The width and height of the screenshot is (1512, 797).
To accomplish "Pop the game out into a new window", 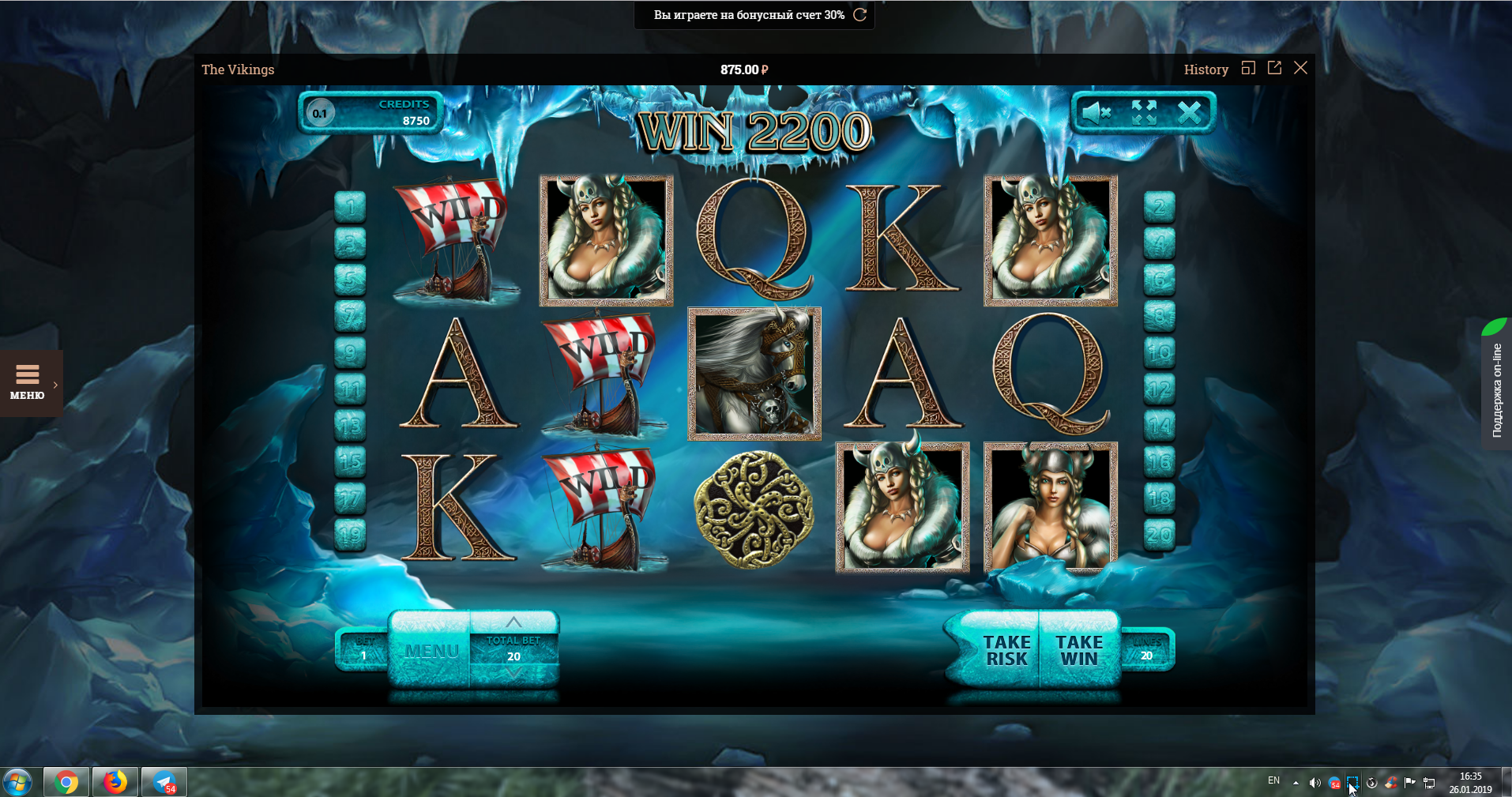I will click(x=1274, y=68).
